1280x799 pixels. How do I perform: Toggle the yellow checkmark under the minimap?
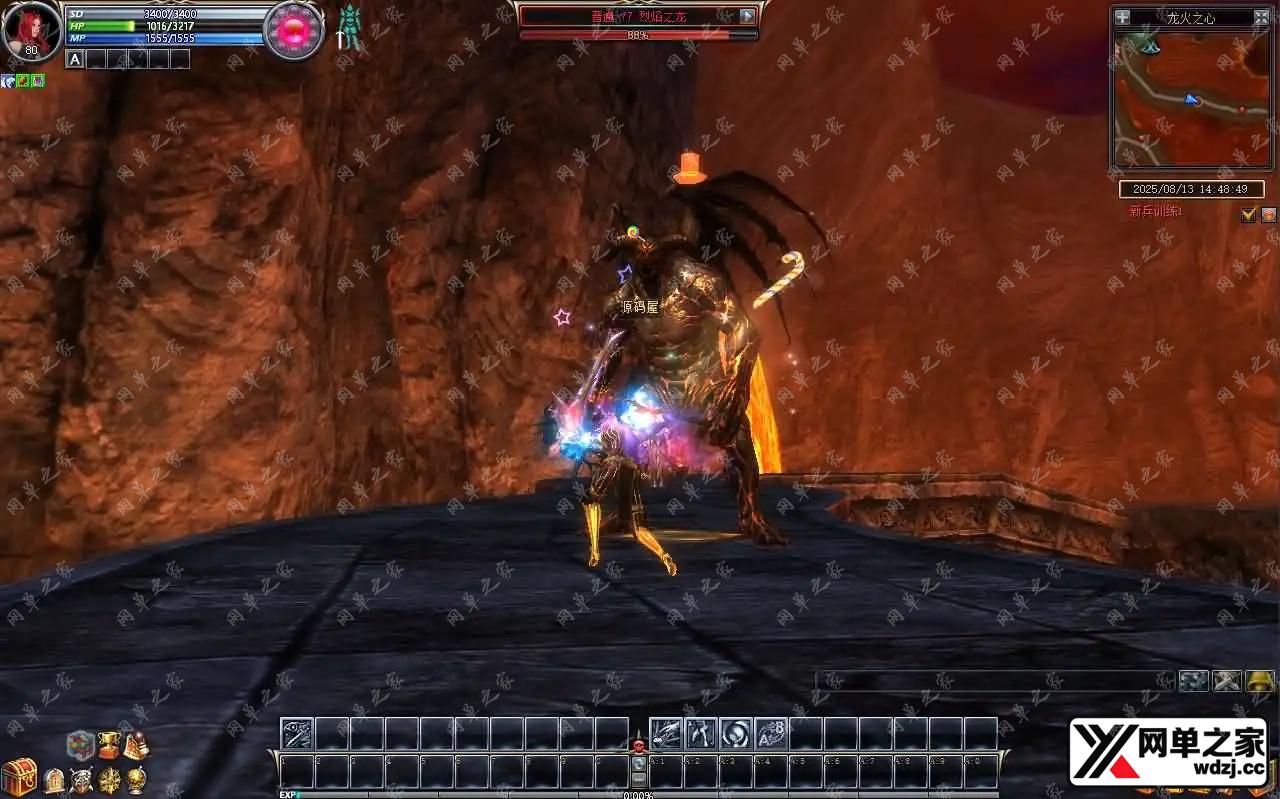1248,214
